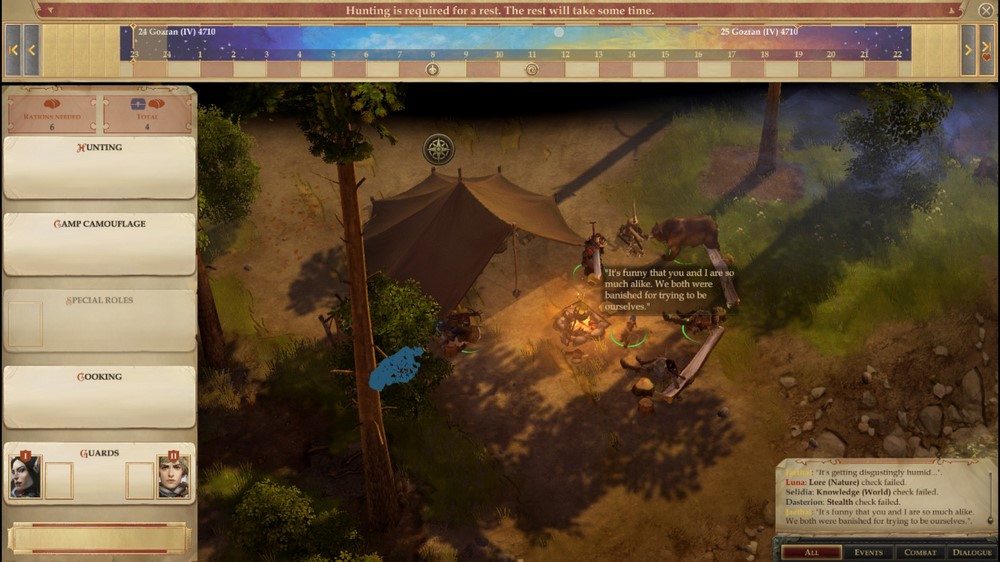Open the Cooking role panel
The width and height of the screenshot is (1000, 562).
pyautogui.click(x=100, y=397)
